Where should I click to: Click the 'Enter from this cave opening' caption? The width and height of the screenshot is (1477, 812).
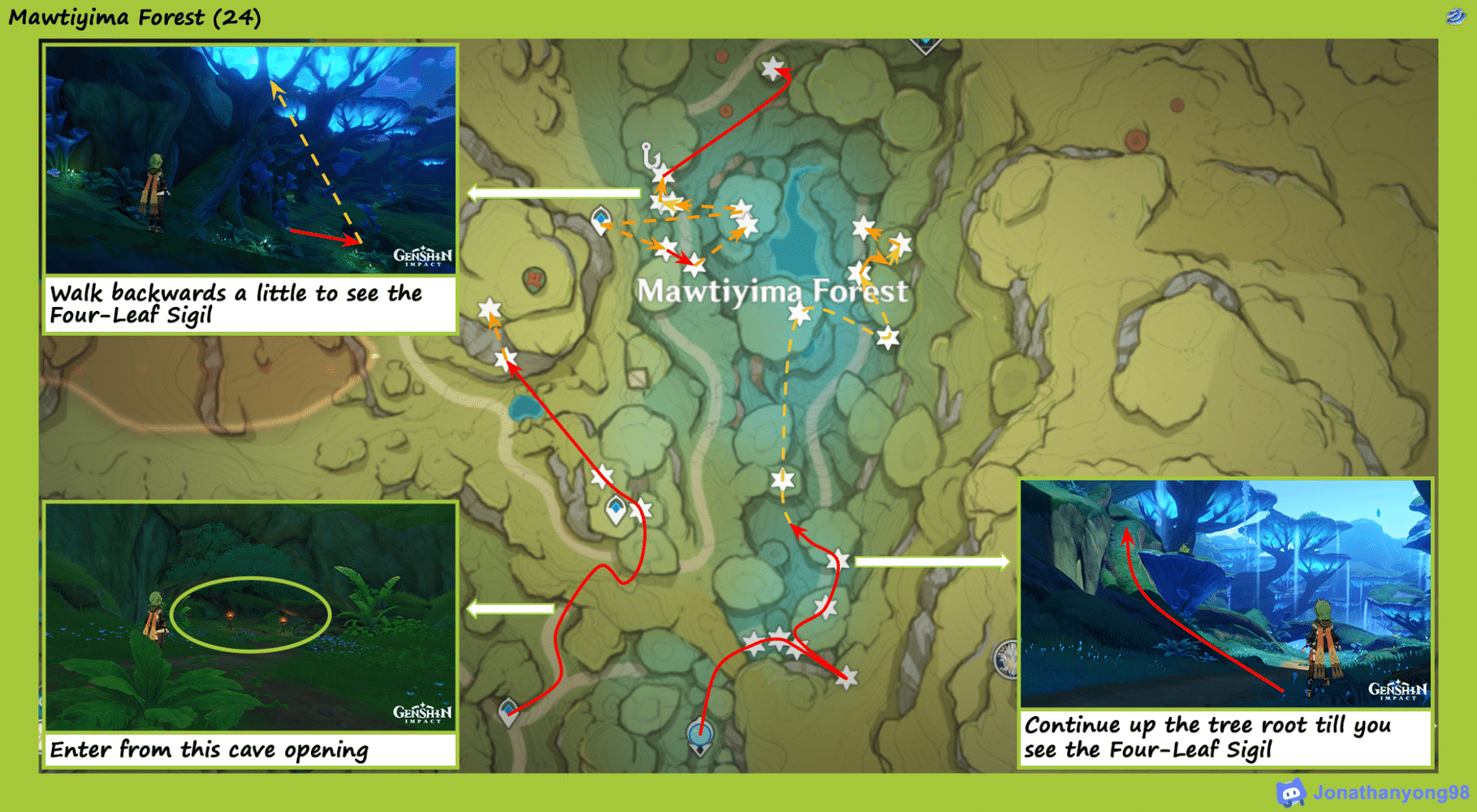pyautogui.click(x=209, y=749)
